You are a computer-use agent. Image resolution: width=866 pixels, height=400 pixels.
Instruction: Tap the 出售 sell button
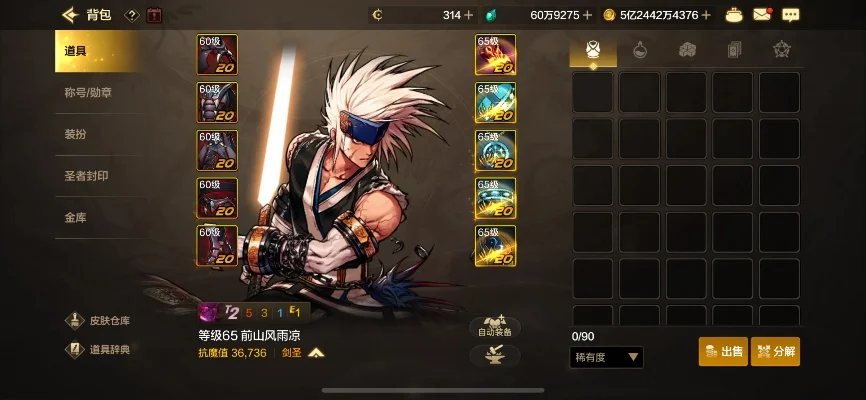pos(723,352)
